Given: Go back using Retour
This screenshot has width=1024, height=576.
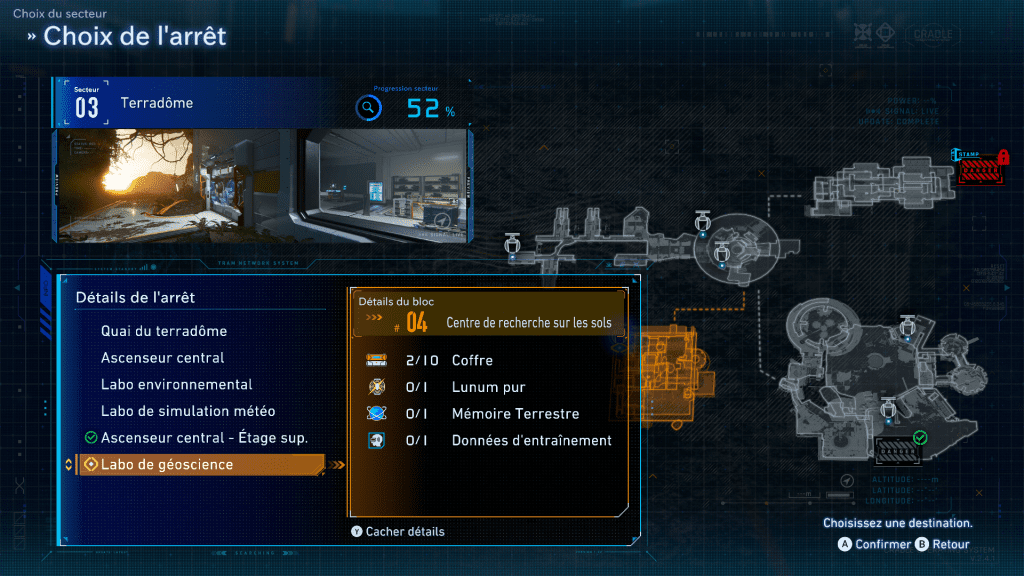Looking at the screenshot, I should pos(944,545).
